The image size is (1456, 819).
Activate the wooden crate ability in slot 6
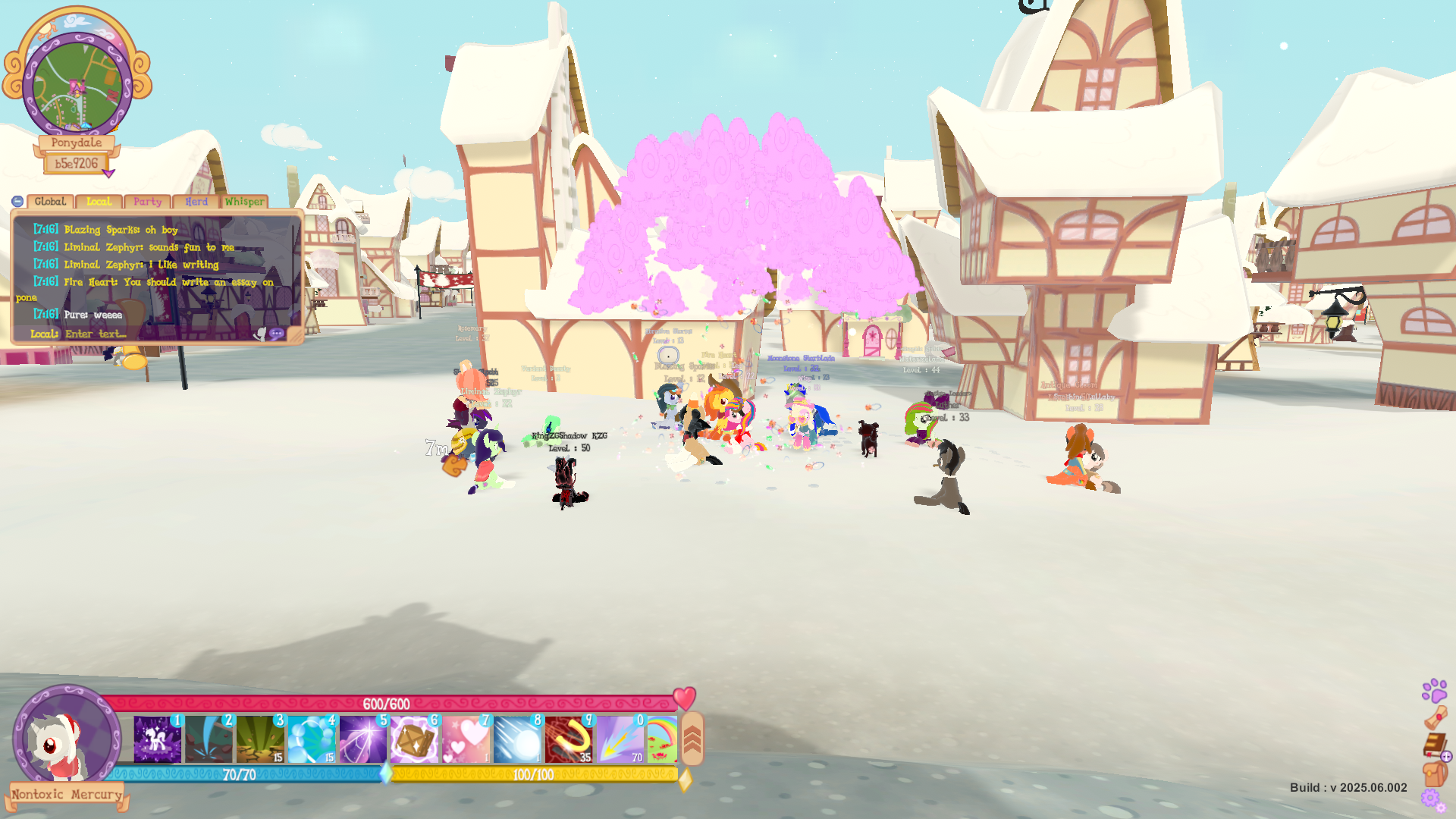click(414, 739)
